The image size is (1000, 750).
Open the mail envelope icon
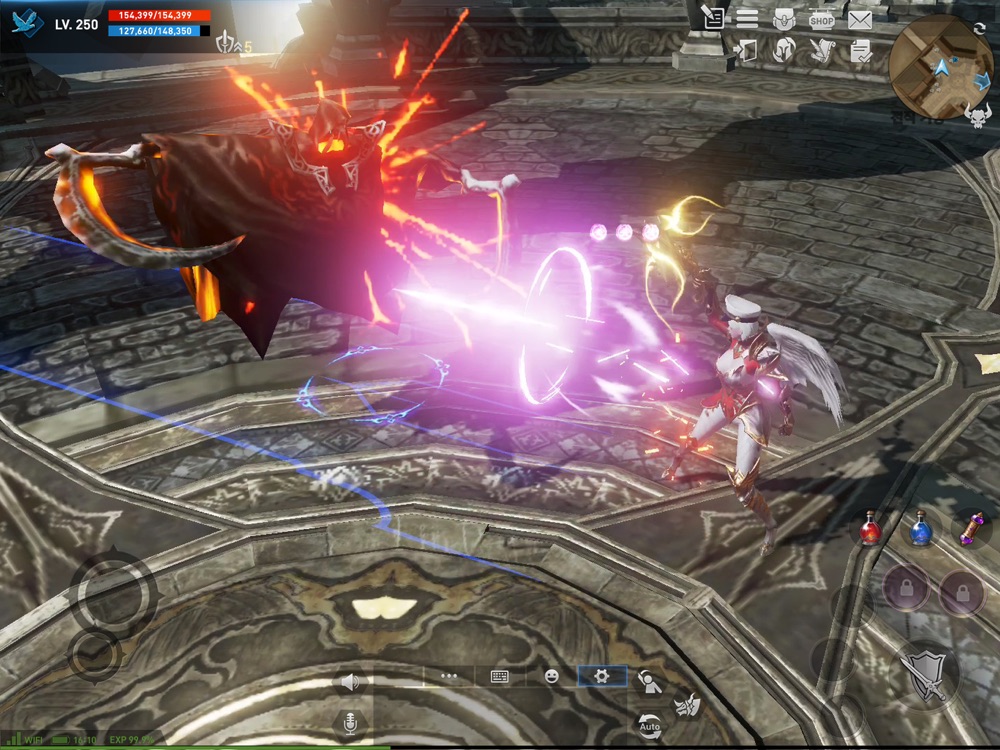(860, 18)
